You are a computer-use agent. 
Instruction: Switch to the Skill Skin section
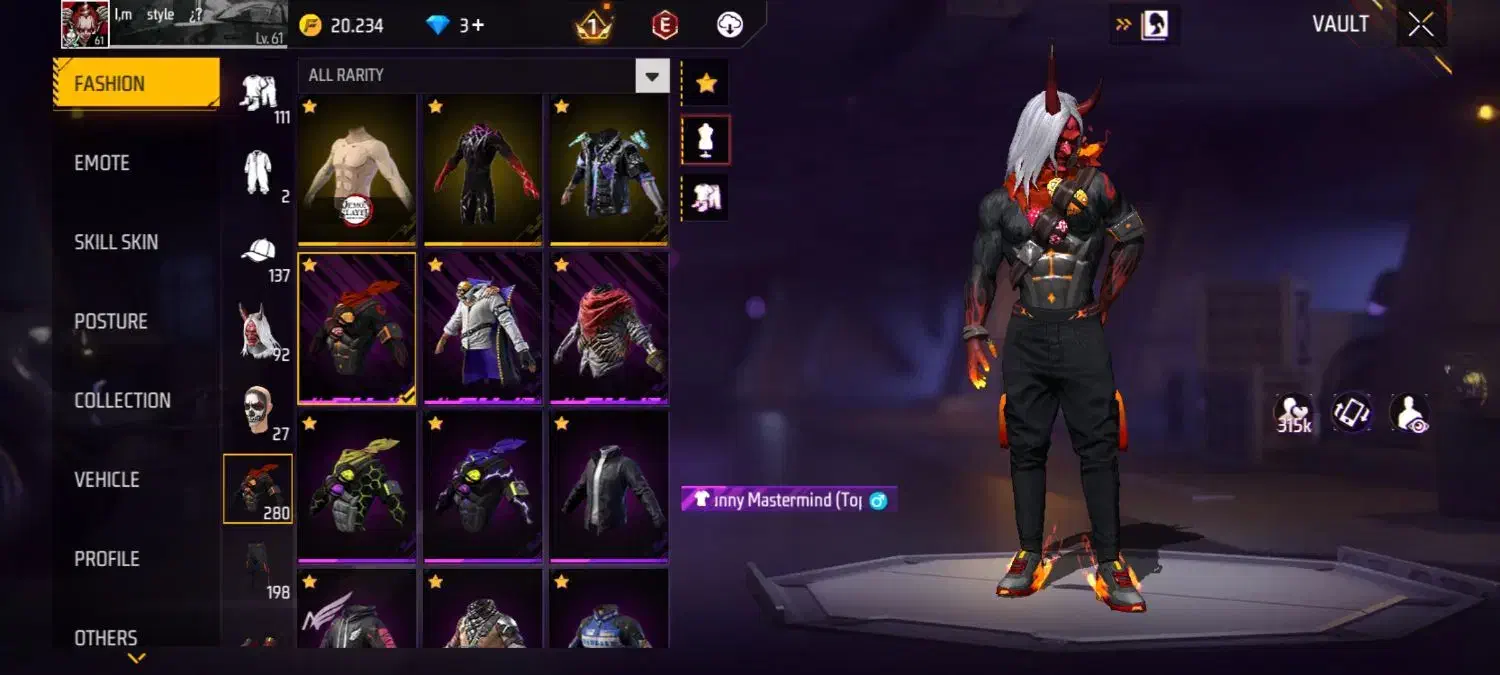116,242
